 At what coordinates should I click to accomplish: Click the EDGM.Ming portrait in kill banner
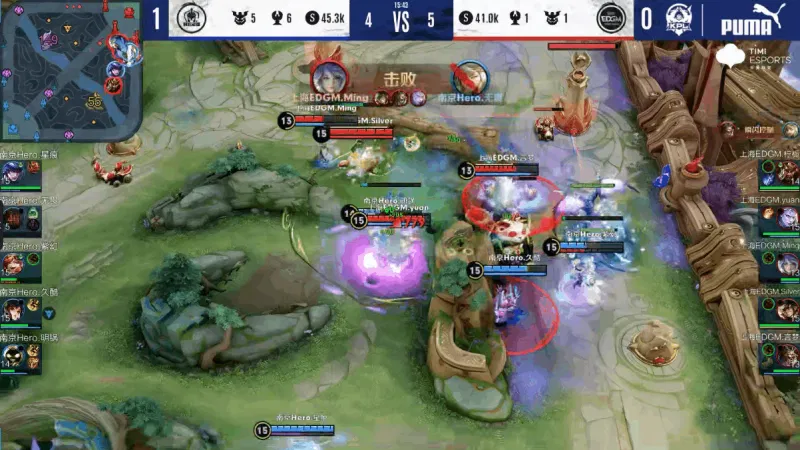(x=327, y=77)
